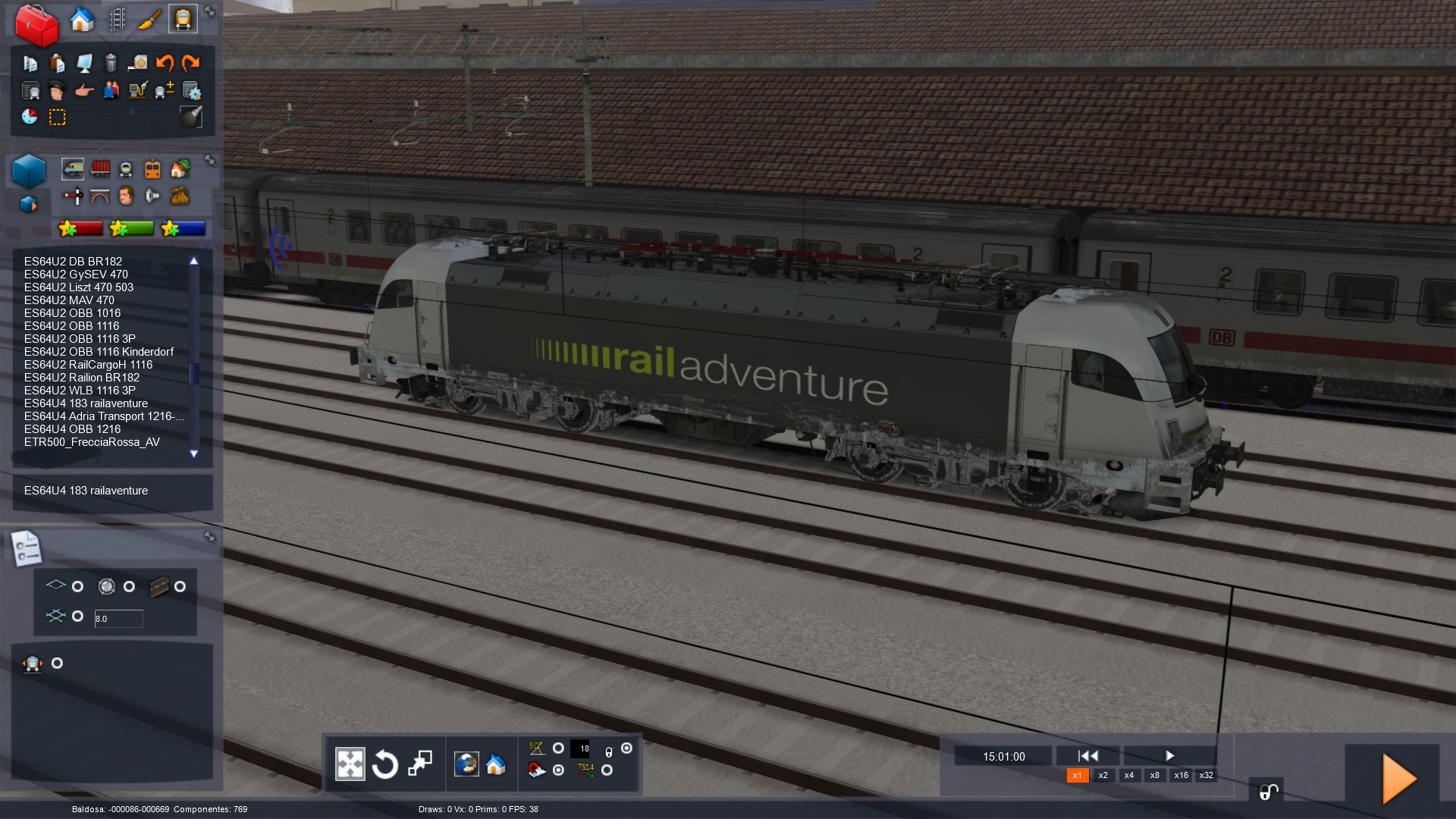This screenshot has height=819, width=1456.
Task: Set time speed to x4
Action: pyautogui.click(x=1128, y=775)
